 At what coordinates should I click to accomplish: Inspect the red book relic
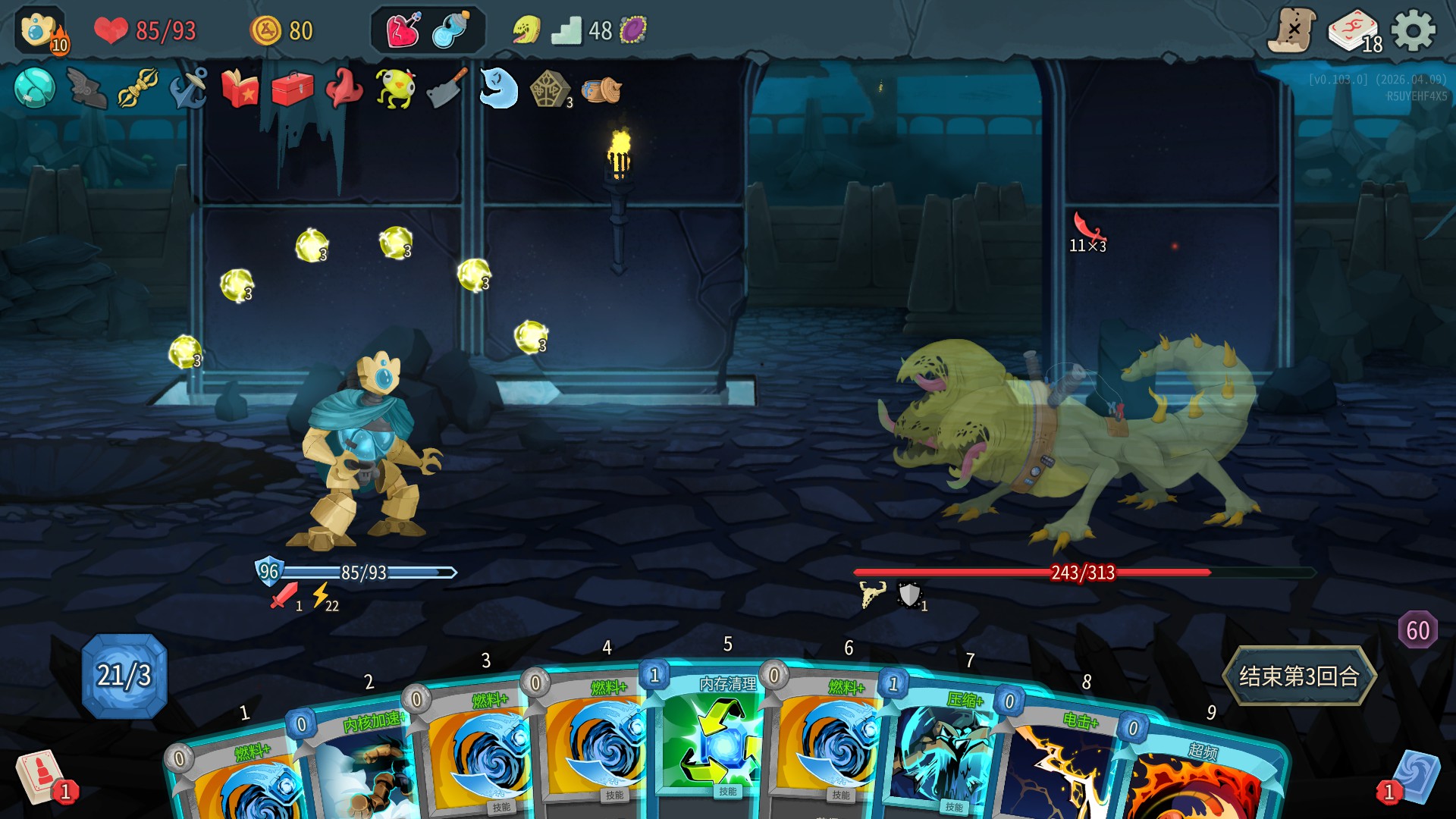pos(240,89)
